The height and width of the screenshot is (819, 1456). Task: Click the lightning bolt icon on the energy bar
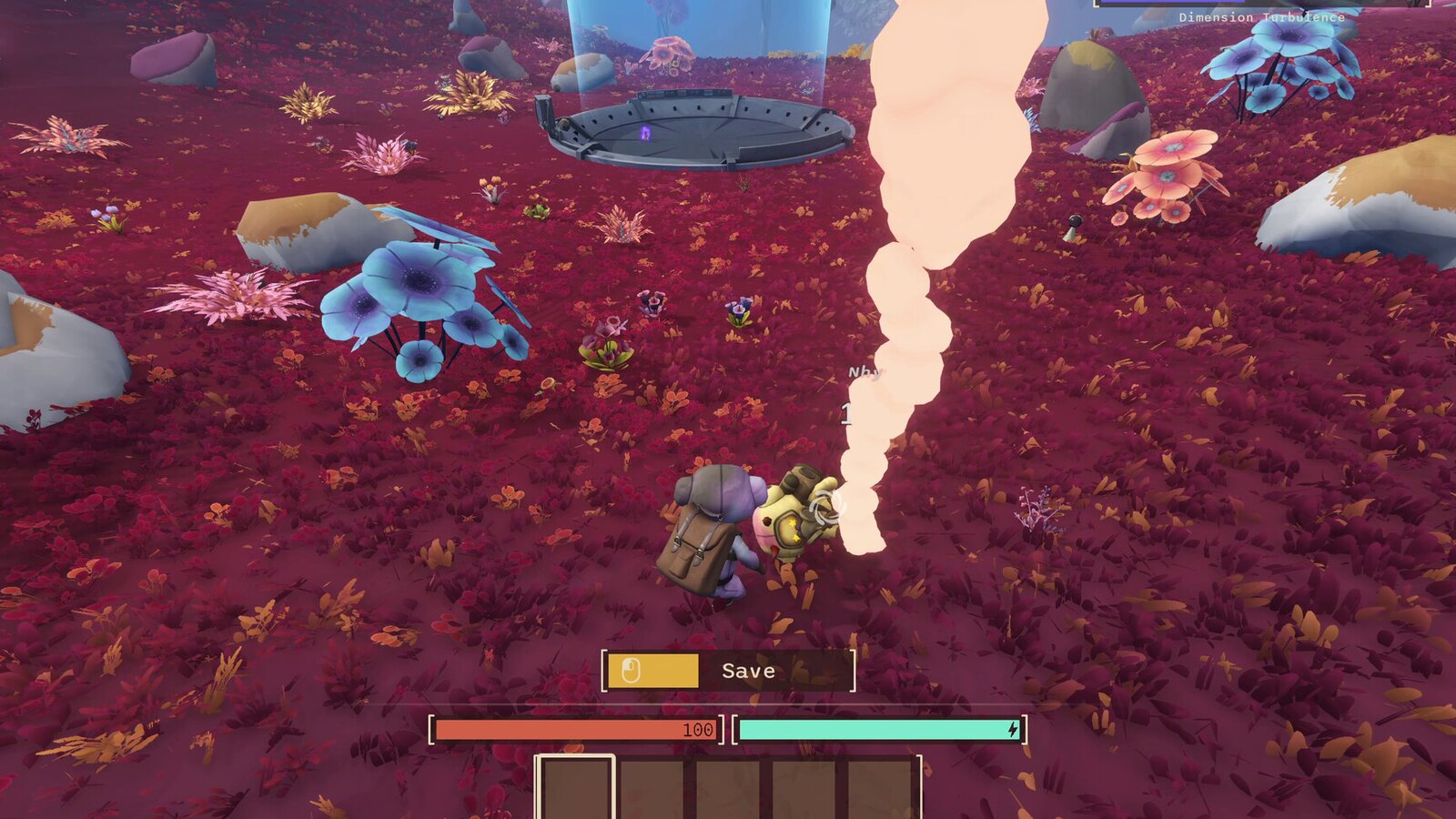(x=1013, y=728)
